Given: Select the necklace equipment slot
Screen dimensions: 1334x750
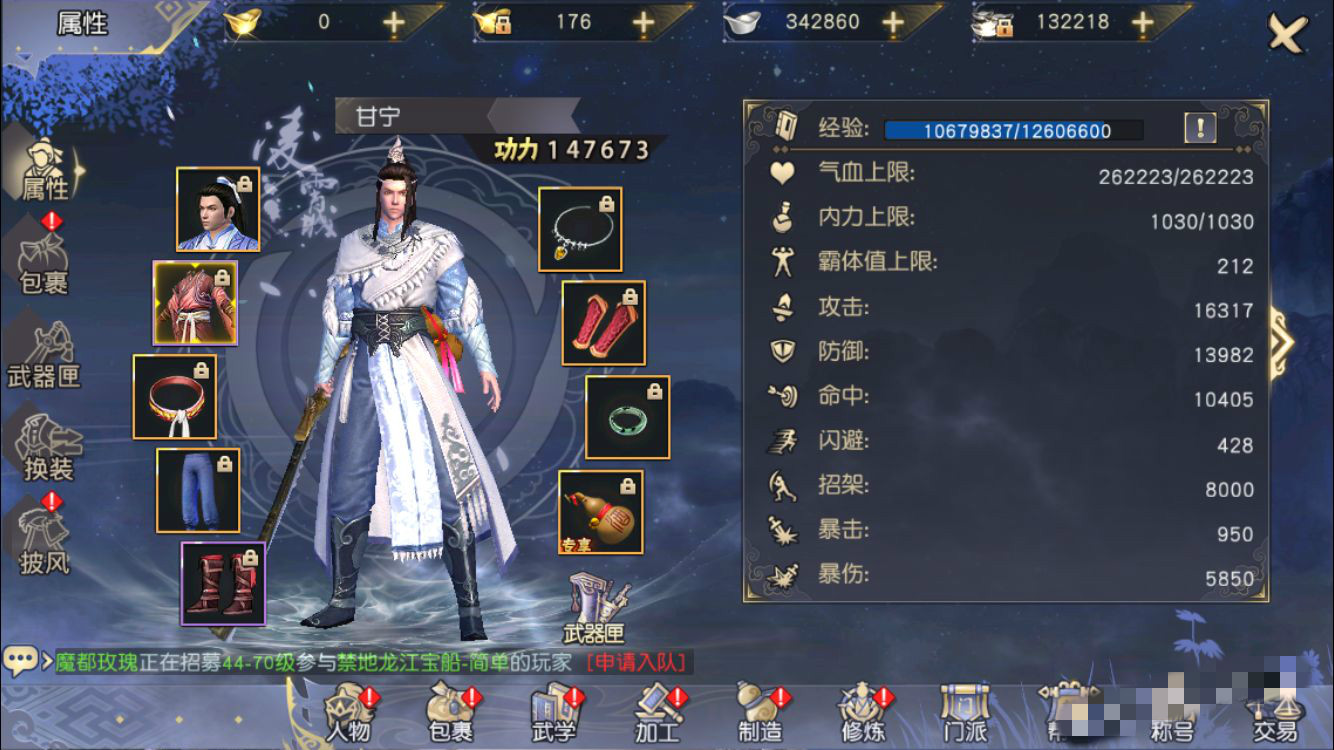Looking at the screenshot, I should tap(580, 229).
